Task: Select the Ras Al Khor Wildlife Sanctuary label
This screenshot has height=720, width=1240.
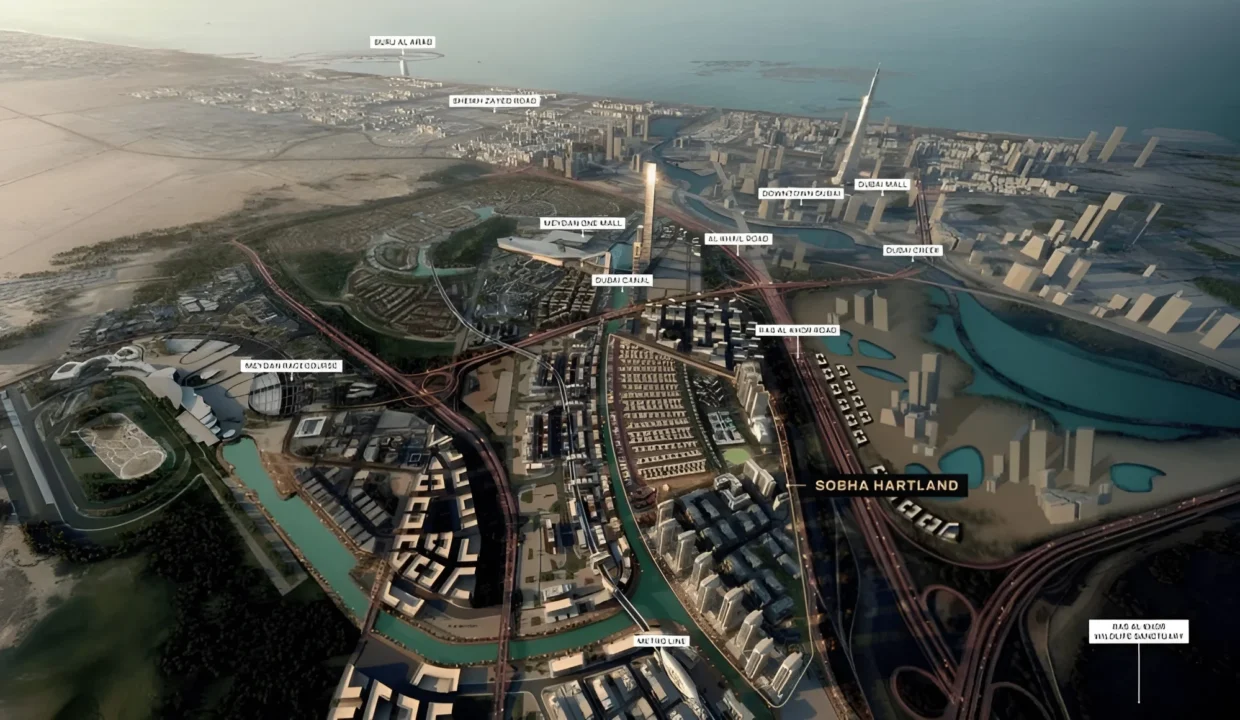Action: (x=1138, y=631)
